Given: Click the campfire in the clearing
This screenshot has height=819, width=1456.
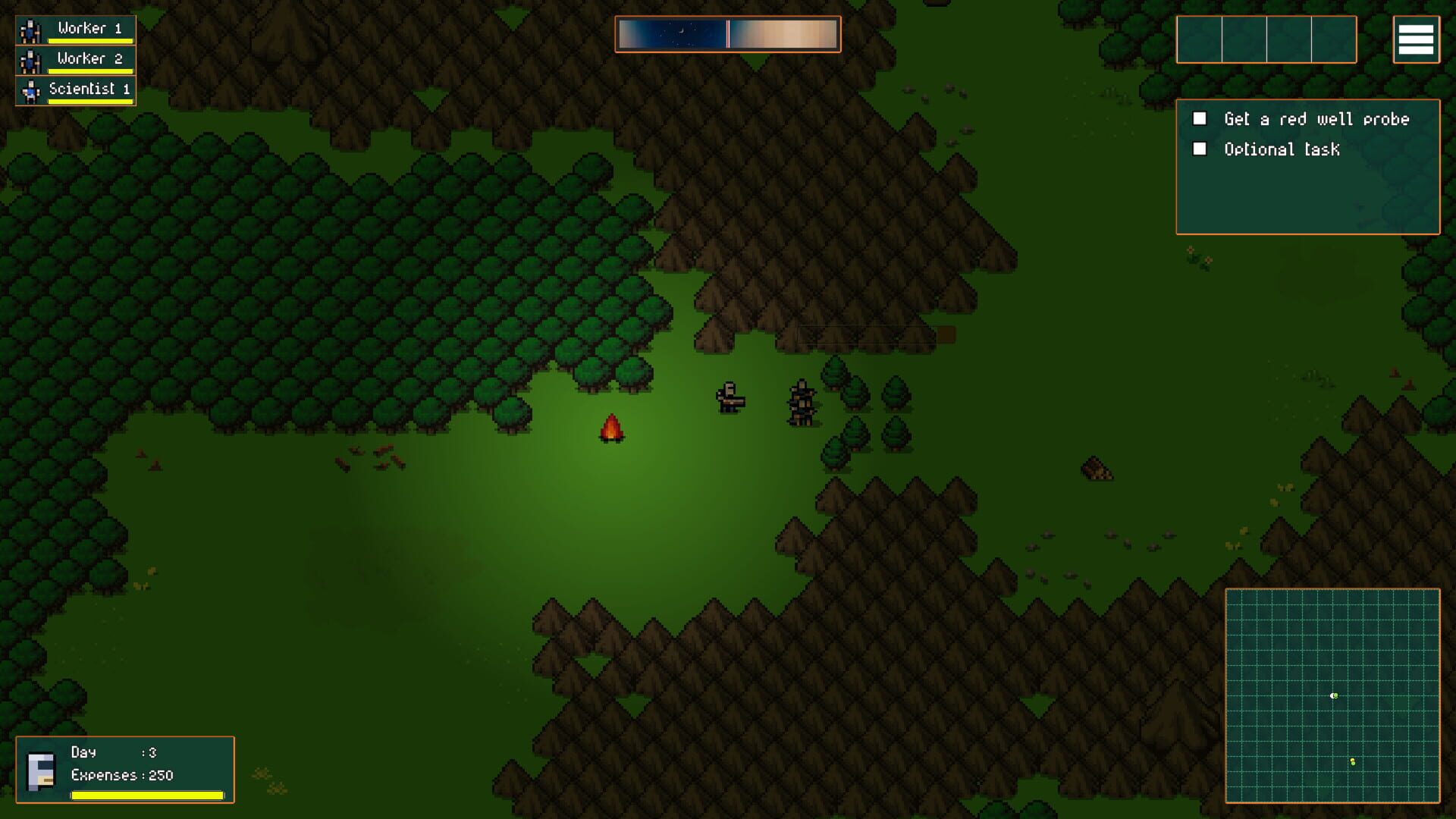Looking at the screenshot, I should (611, 428).
